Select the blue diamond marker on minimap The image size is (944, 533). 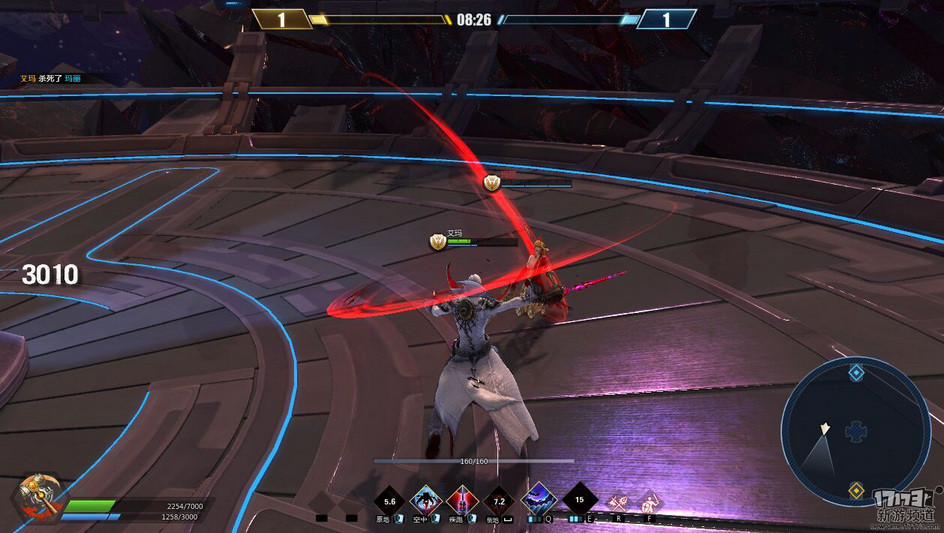(x=856, y=373)
